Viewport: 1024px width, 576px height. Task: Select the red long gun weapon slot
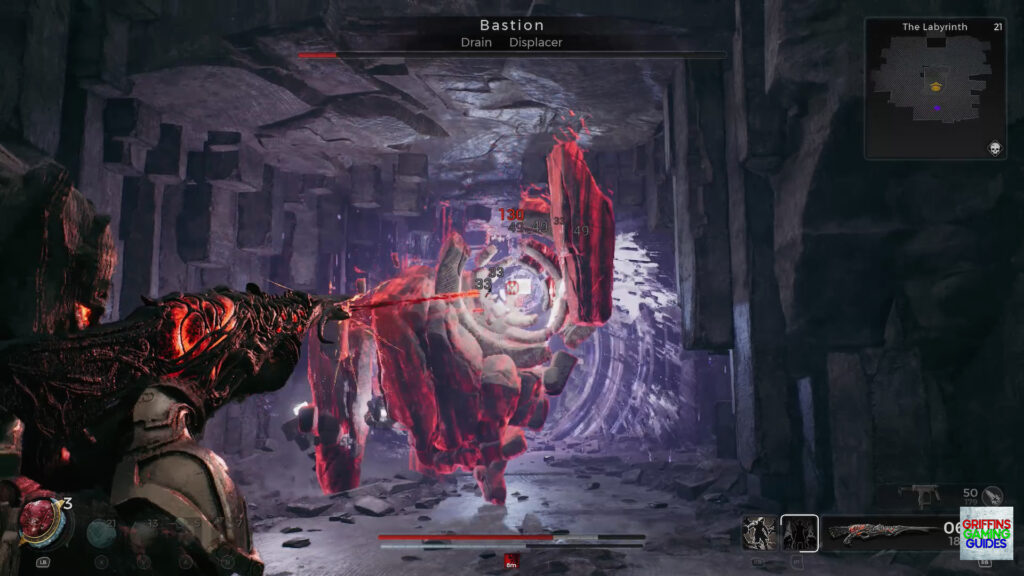879,533
